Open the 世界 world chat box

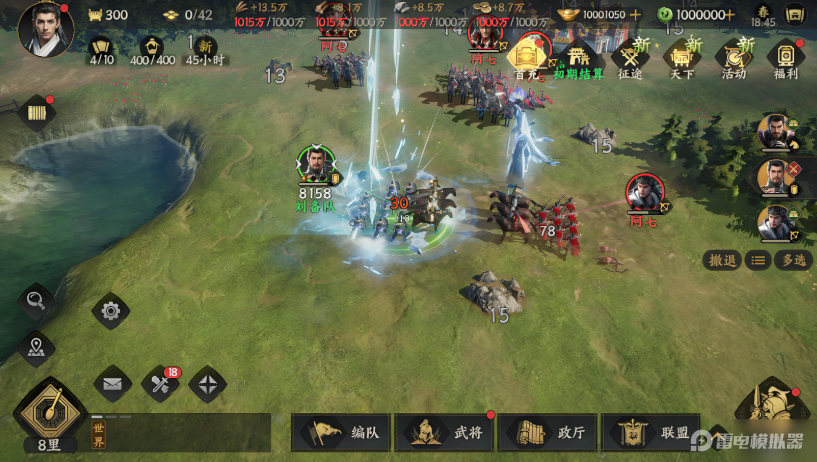click(180, 432)
